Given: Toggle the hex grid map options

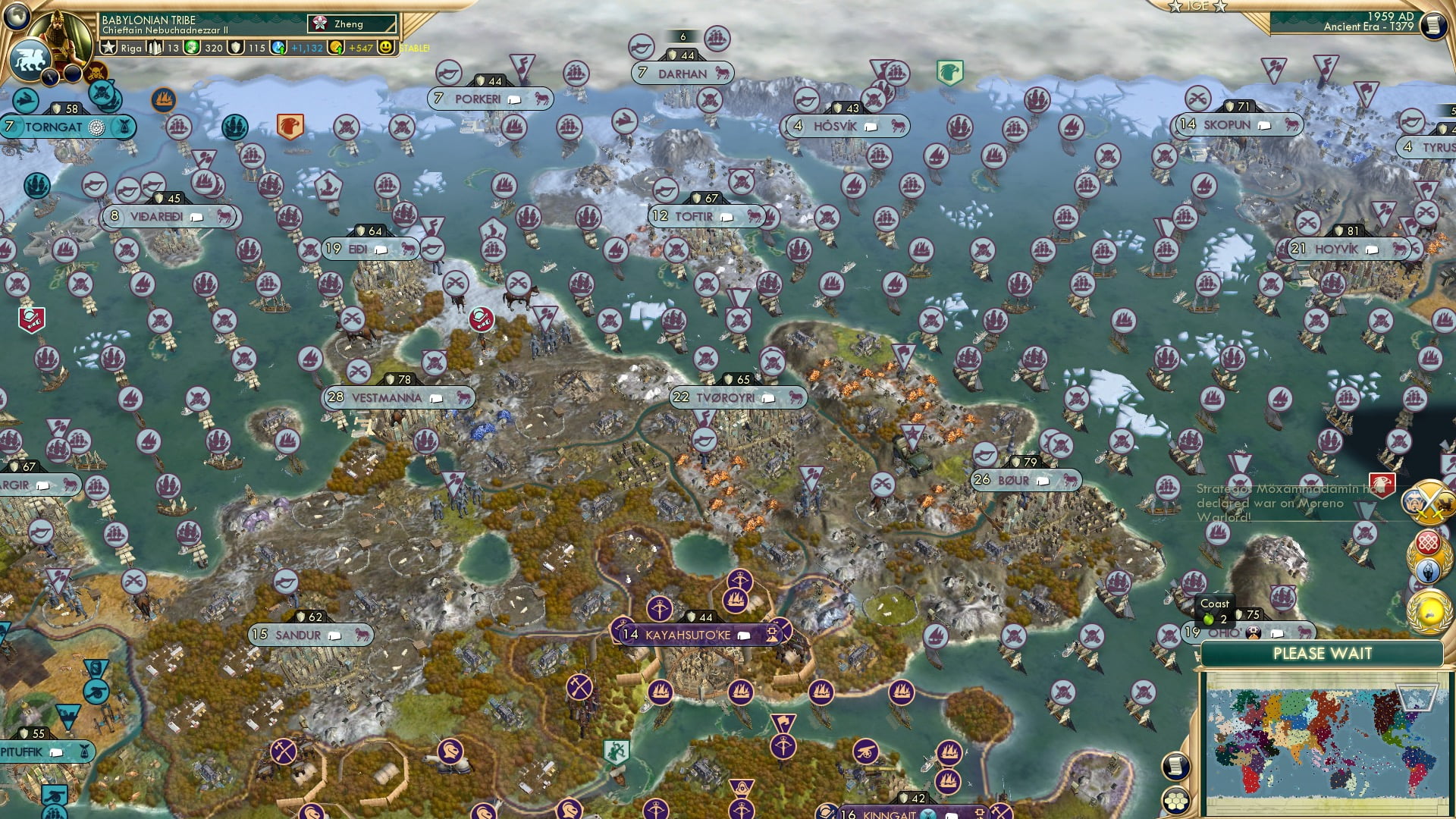Looking at the screenshot, I should point(1174,801).
